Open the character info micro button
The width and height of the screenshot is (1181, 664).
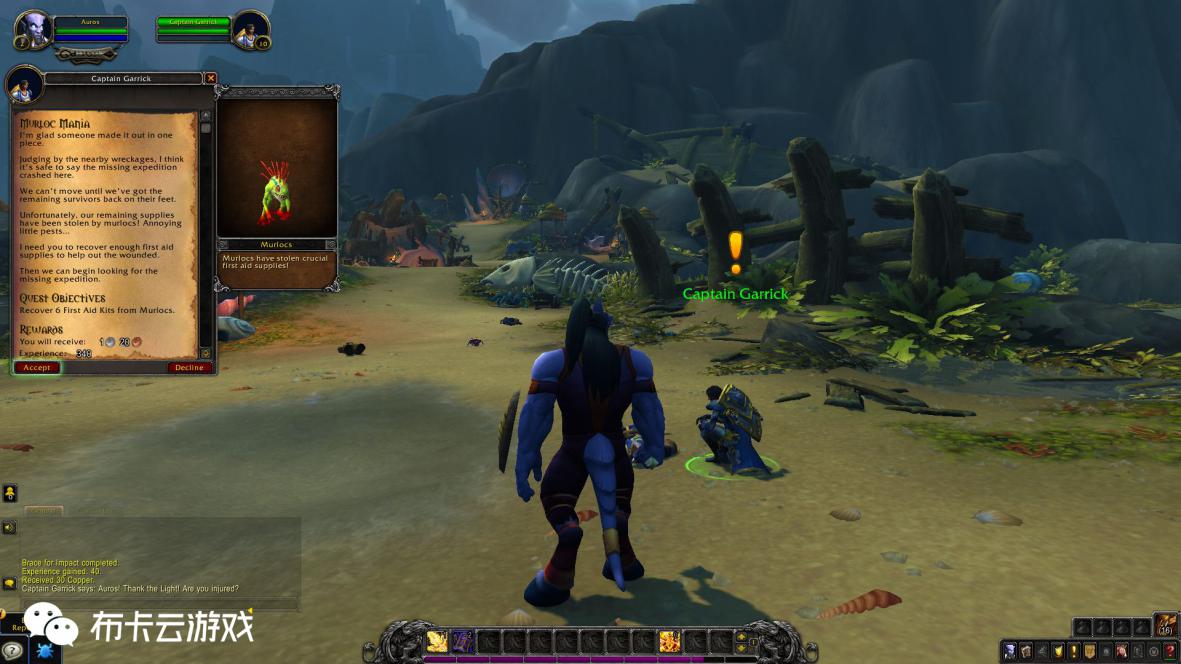pos(1010,651)
